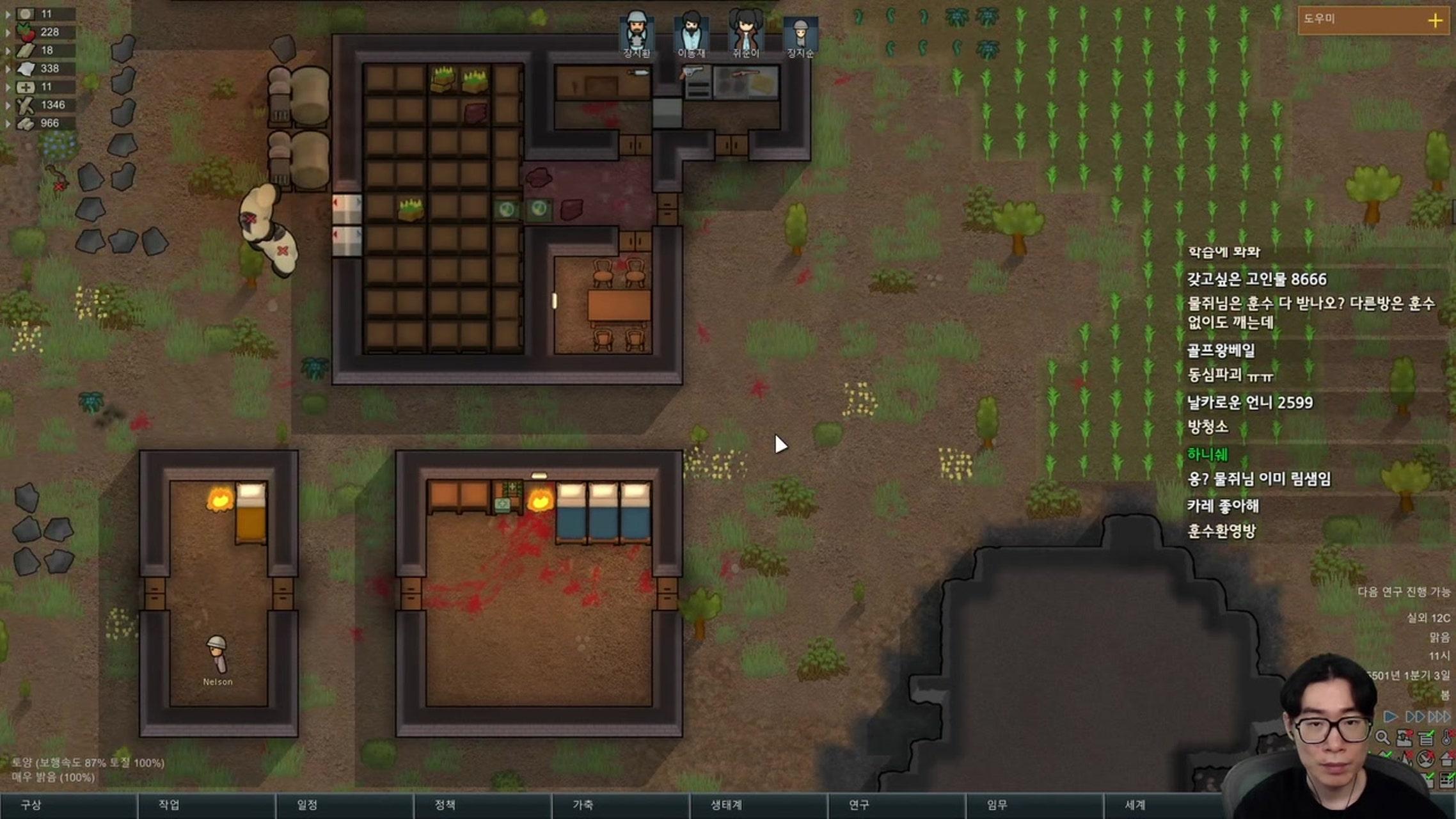Select the bearded colonist in blue shirt
The image size is (1456, 819).
[x=692, y=32]
